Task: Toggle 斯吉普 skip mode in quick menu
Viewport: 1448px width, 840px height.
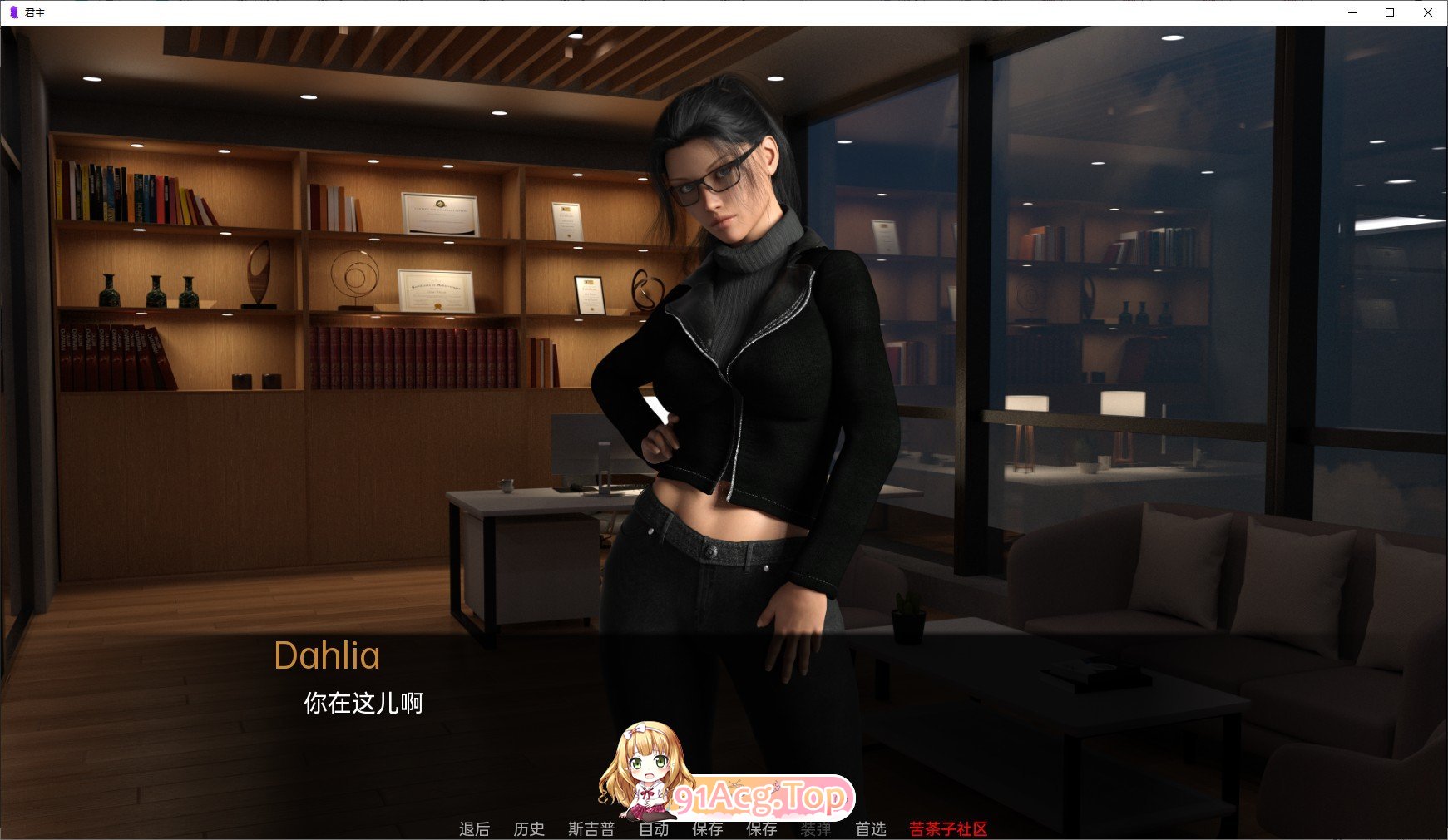Action: pyautogui.click(x=591, y=828)
